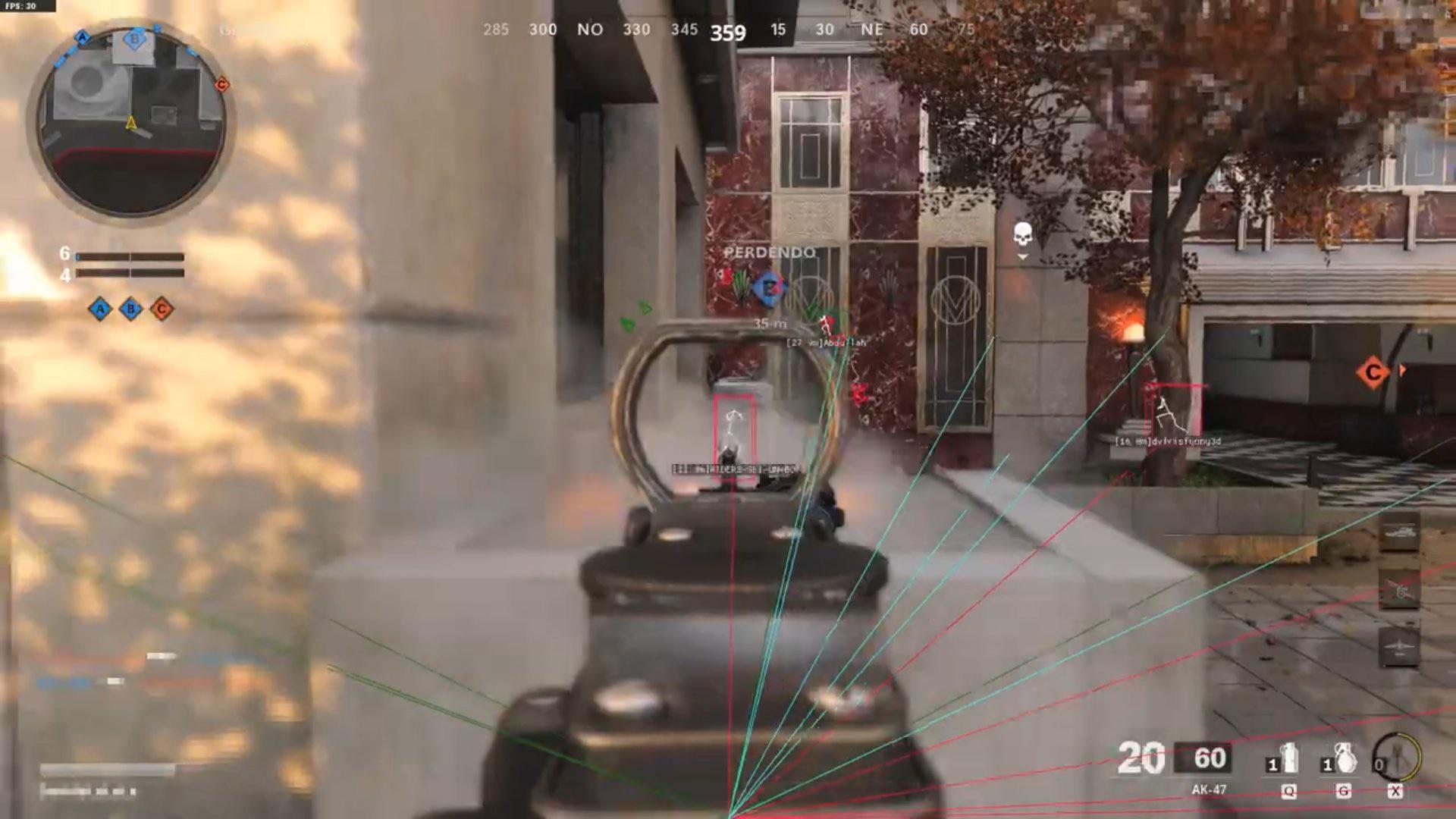Viewport: 1456px width, 819px height.
Task: Click the white skull elimination marker on the building
Action: [x=1021, y=232]
